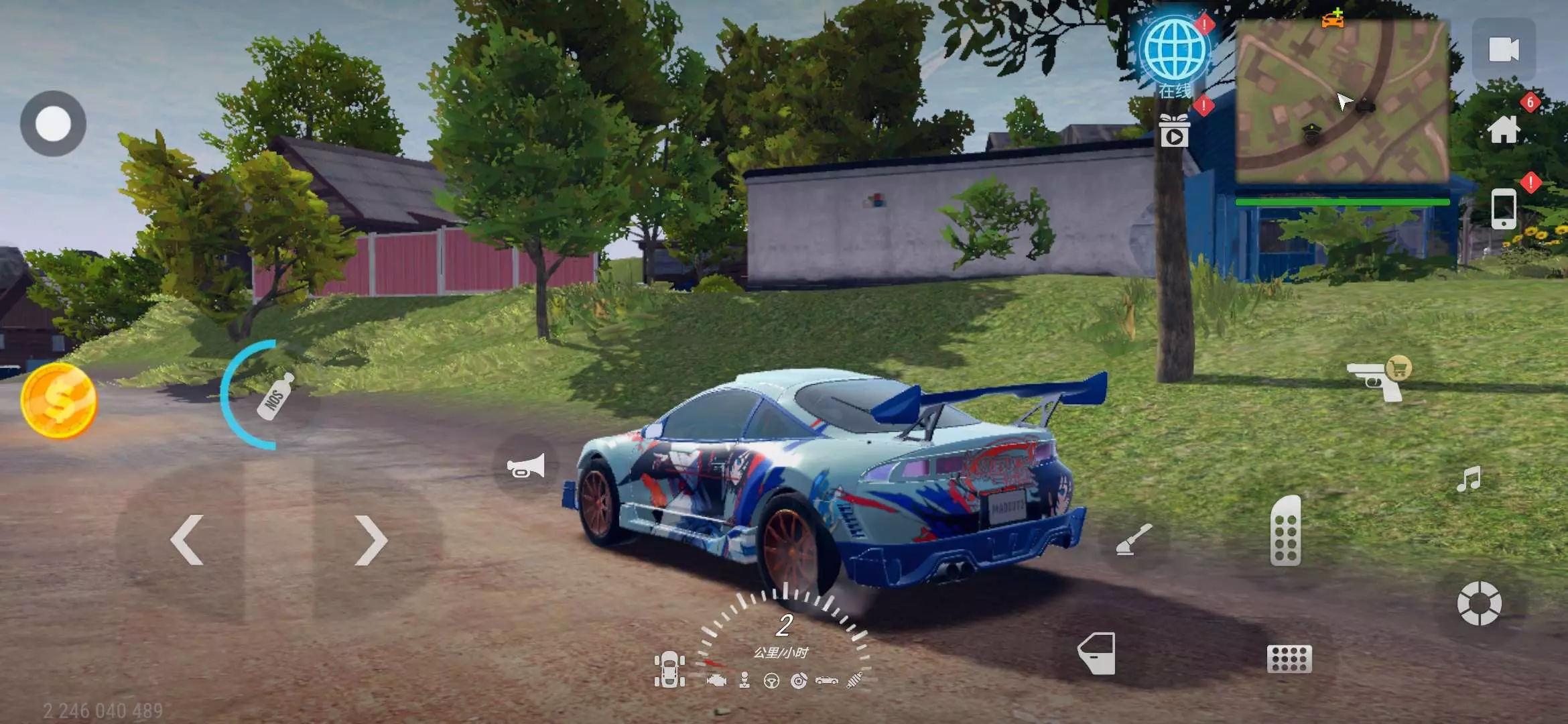The width and height of the screenshot is (1568, 724).
Task: Open the online globe menu
Action: [1175, 51]
